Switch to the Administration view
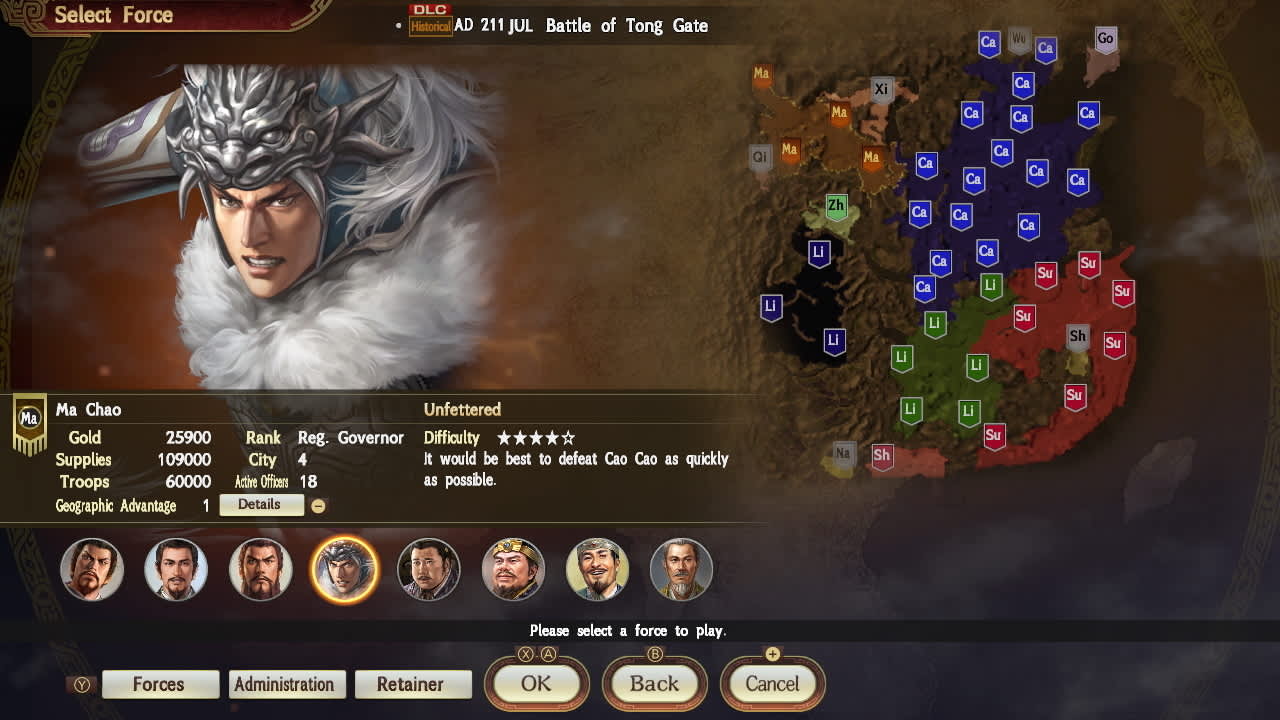The width and height of the screenshot is (1280, 720). click(287, 684)
